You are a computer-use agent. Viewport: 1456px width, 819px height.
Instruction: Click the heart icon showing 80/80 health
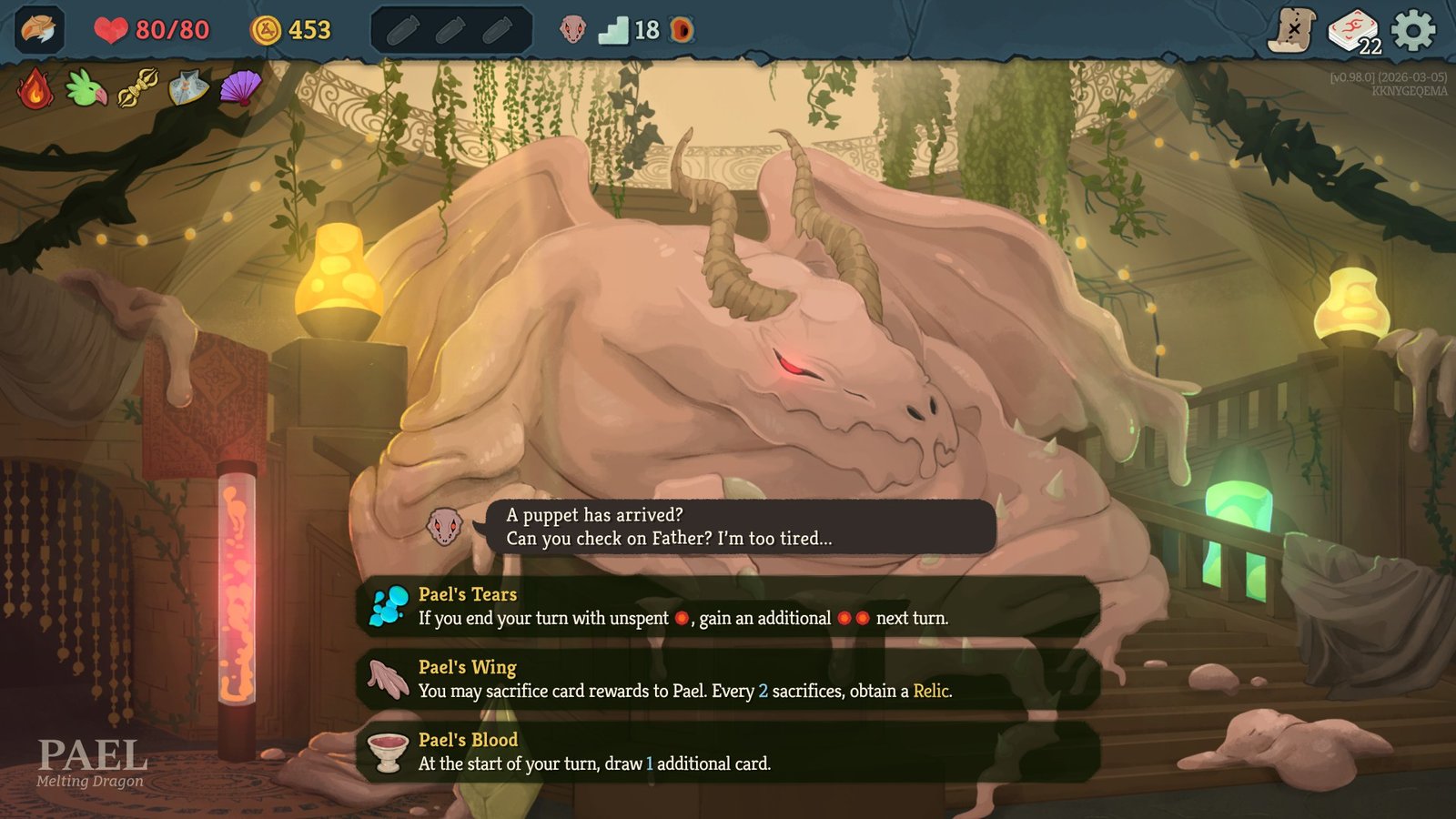coord(112,27)
